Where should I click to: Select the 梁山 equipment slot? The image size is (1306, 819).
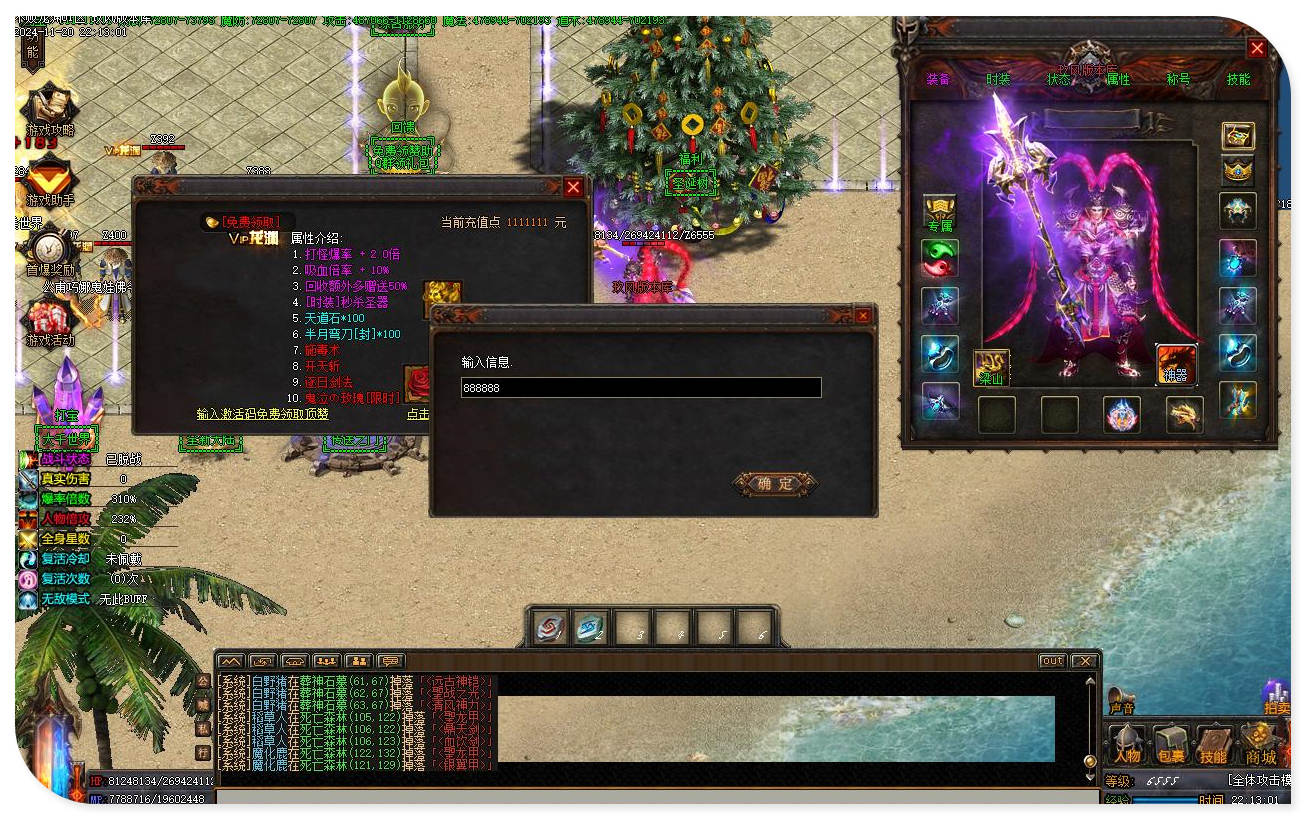pyautogui.click(x=991, y=367)
